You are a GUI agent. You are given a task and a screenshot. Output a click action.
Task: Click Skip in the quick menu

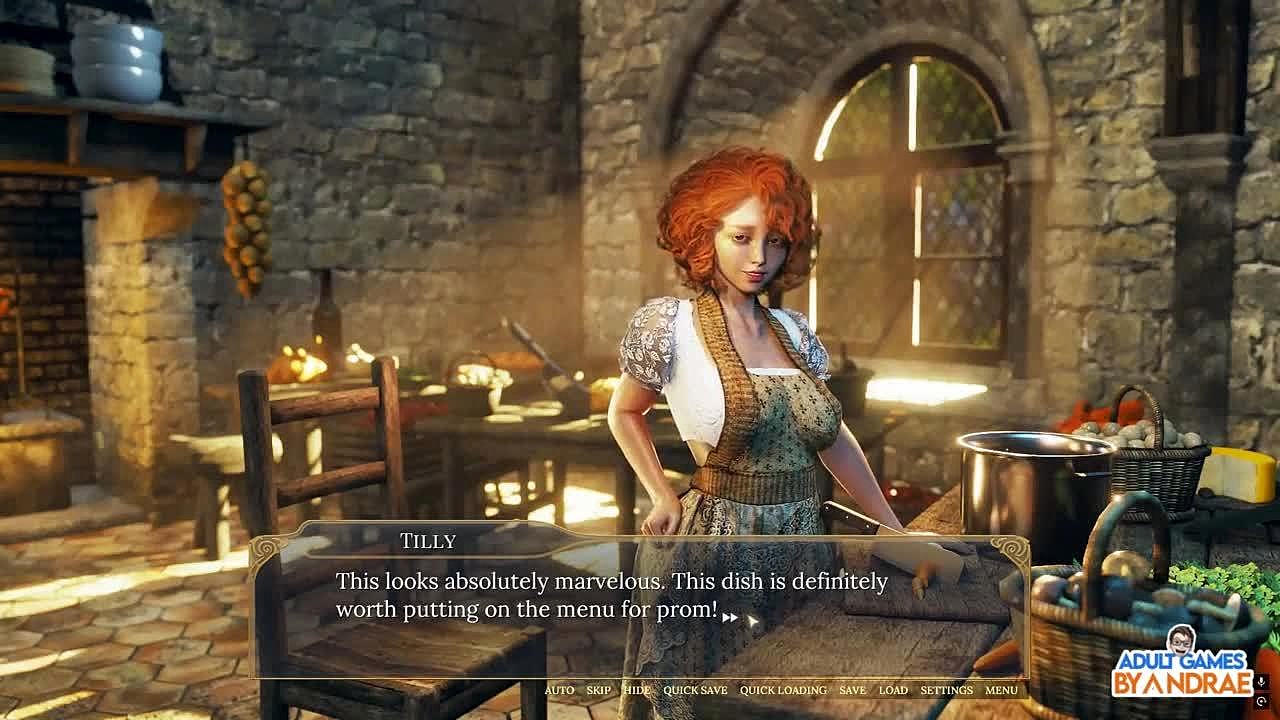[x=598, y=690]
